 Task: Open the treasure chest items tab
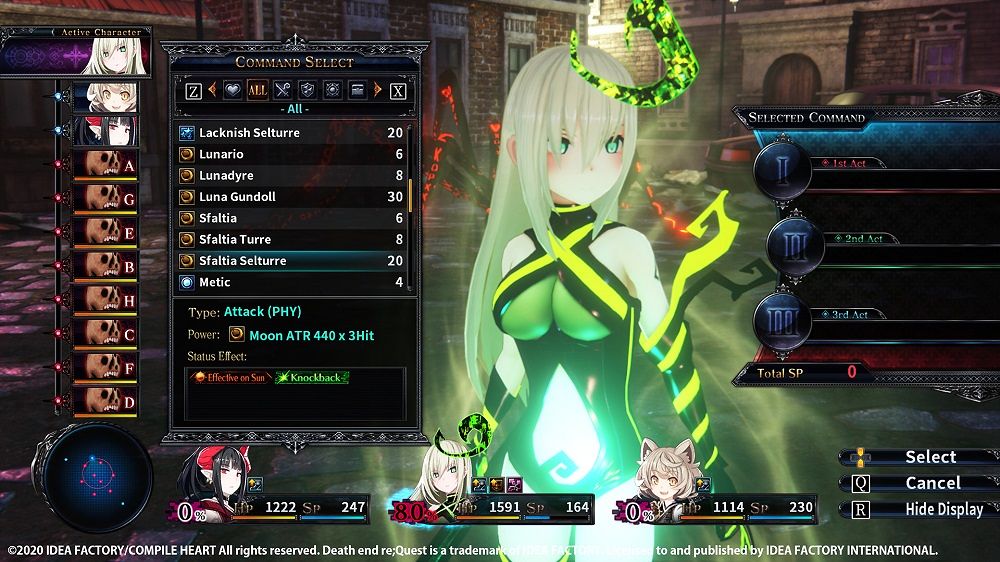[x=360, y=90]
